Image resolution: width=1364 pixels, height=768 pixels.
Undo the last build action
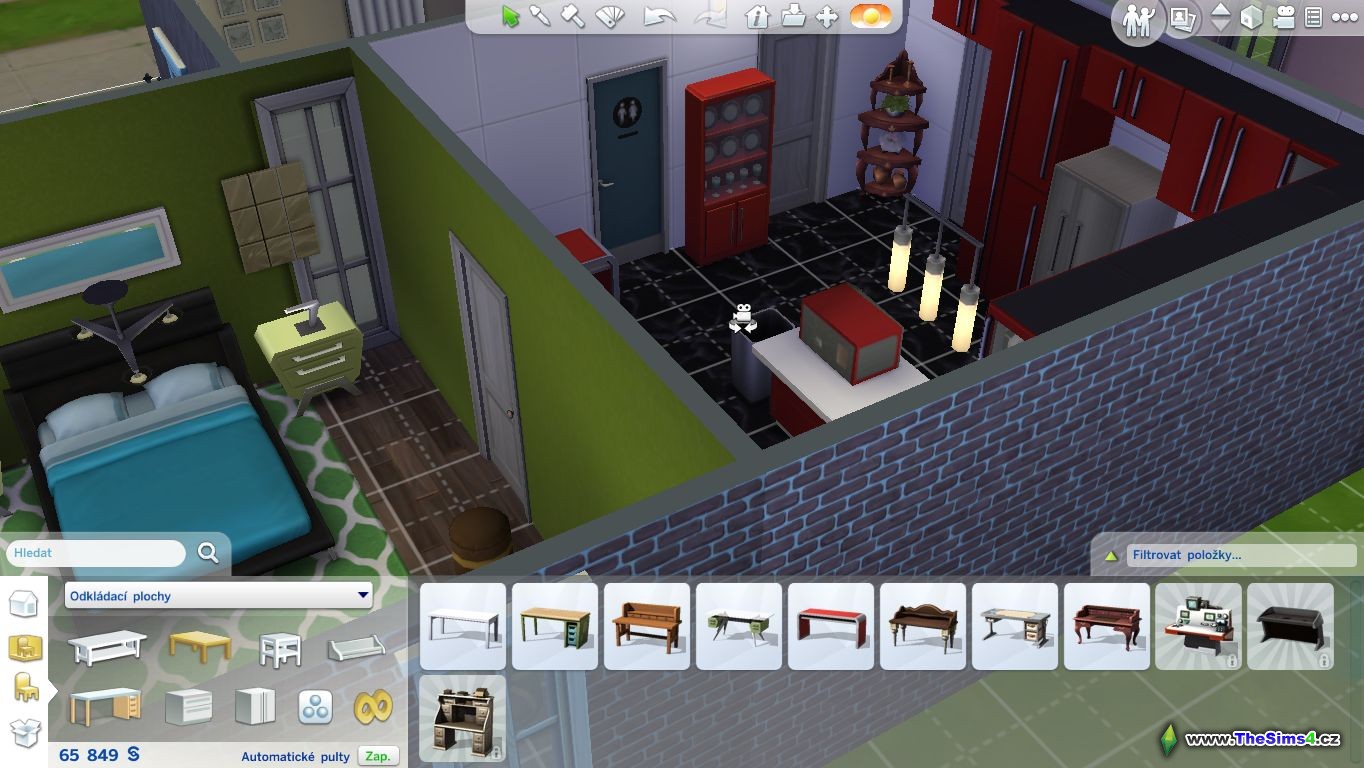tap(659, 17)
